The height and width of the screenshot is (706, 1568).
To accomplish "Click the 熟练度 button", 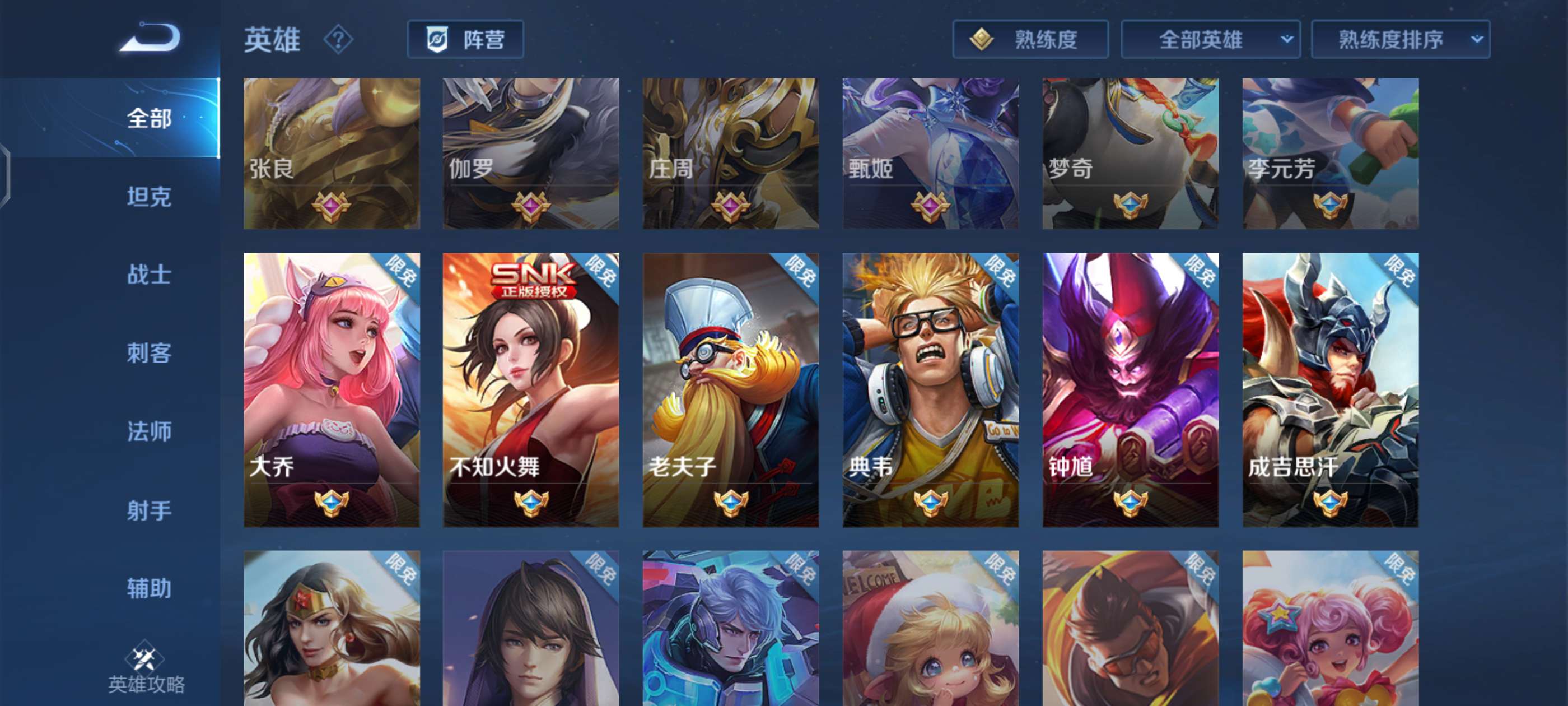I will tap(1030, 39).
